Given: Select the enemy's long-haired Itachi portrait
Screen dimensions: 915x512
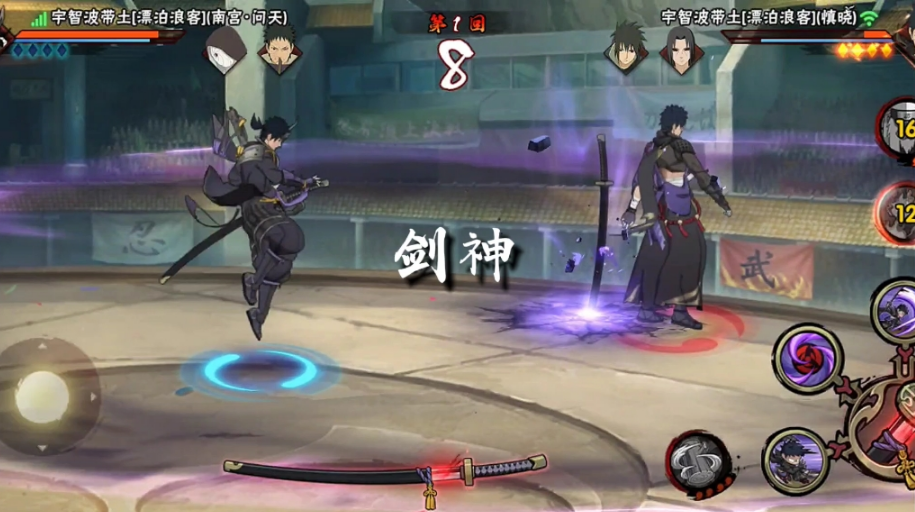Looking at the screenshot, I should (682, 47).
